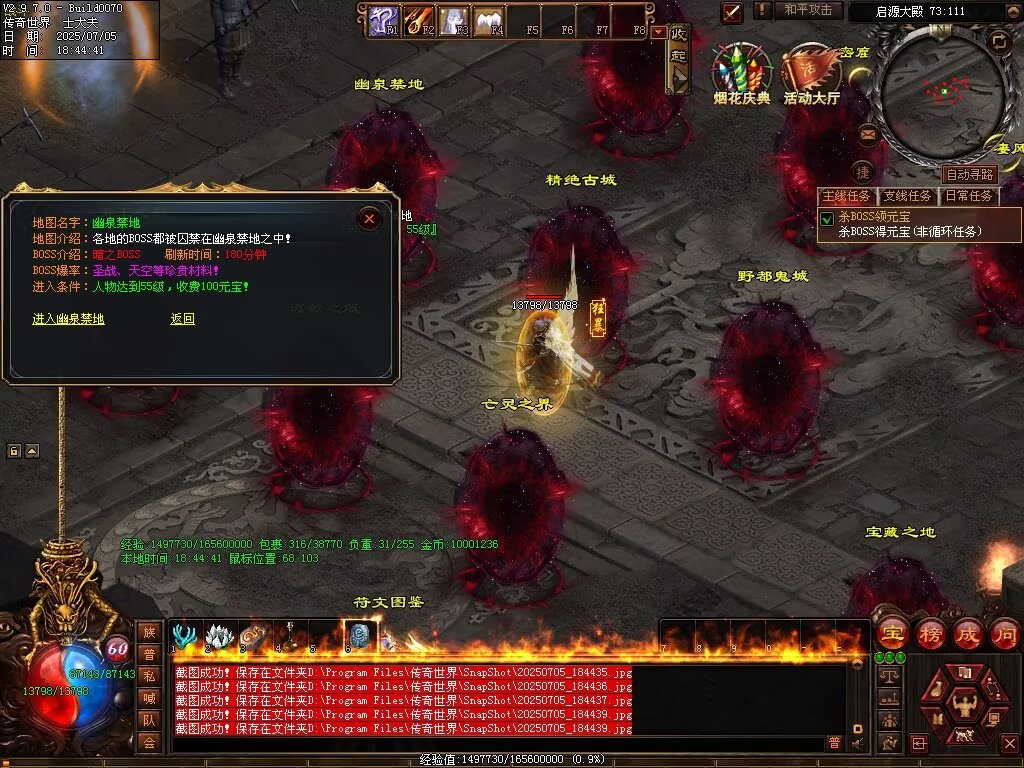
Task: Open the character figure in hexagon menu center
Action: pos(964,703)
